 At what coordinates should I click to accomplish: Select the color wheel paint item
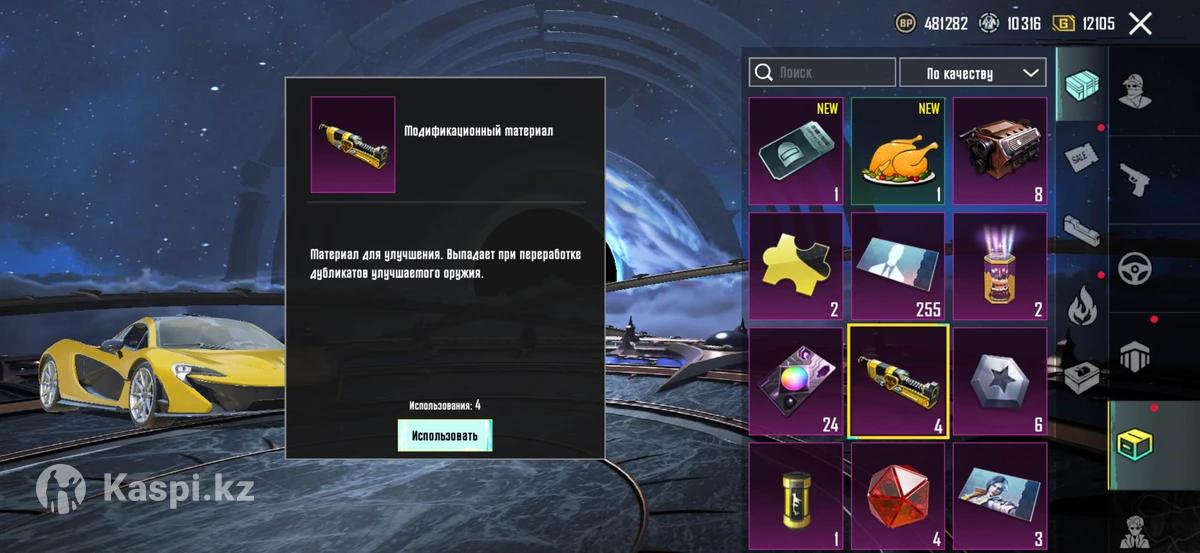(x=796, y=382)
